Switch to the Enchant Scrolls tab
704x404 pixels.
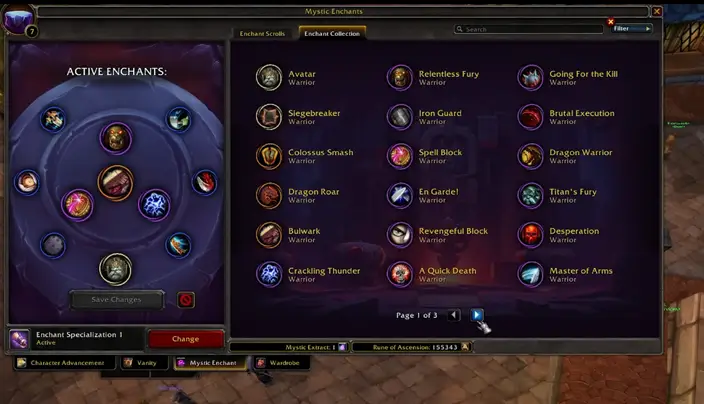click(261, 33)
